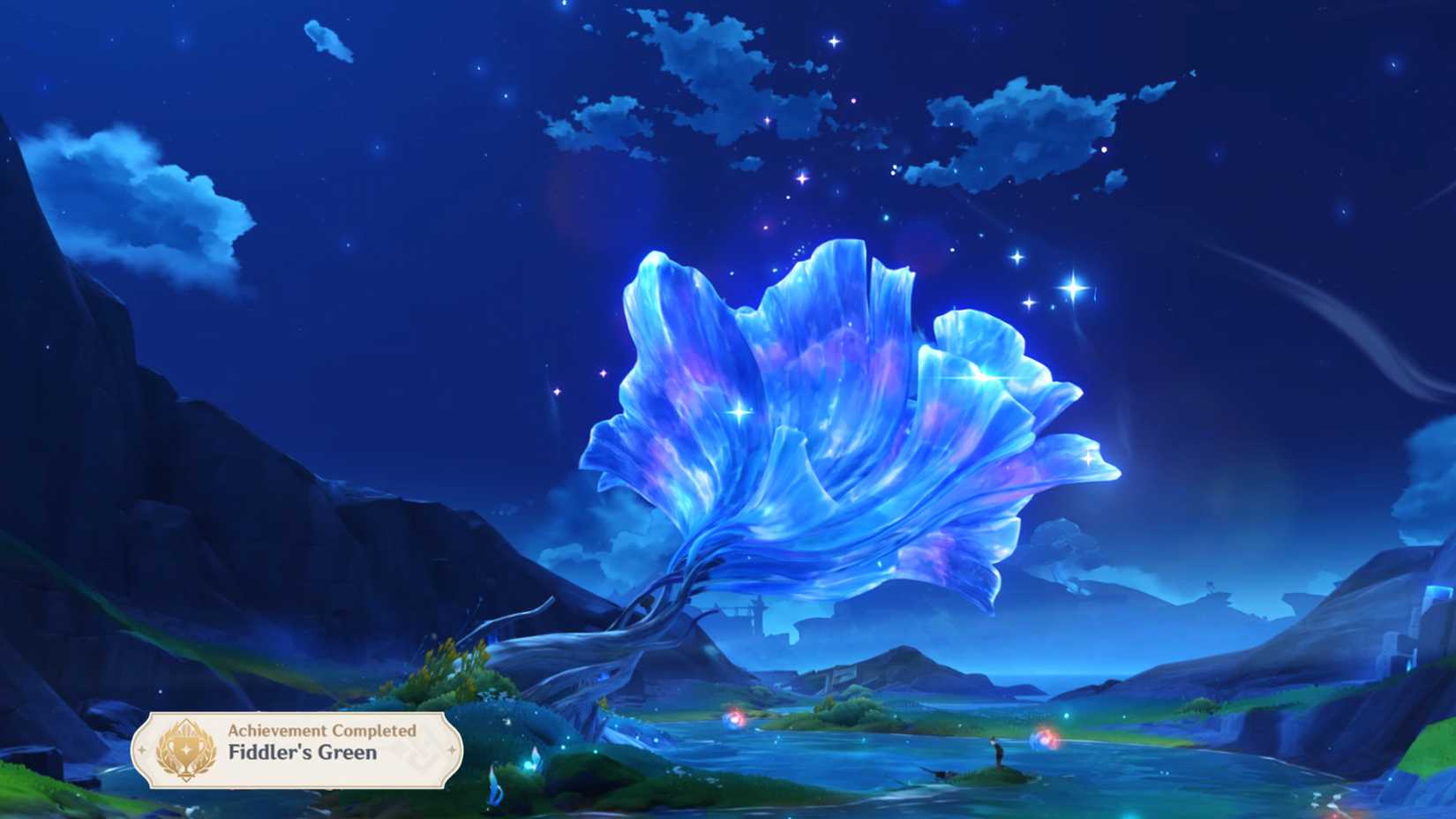The height and width of the screenshot is (819, 1456).
Task: Click the small star icon left of the banner
Action: (x=143, y=748)
